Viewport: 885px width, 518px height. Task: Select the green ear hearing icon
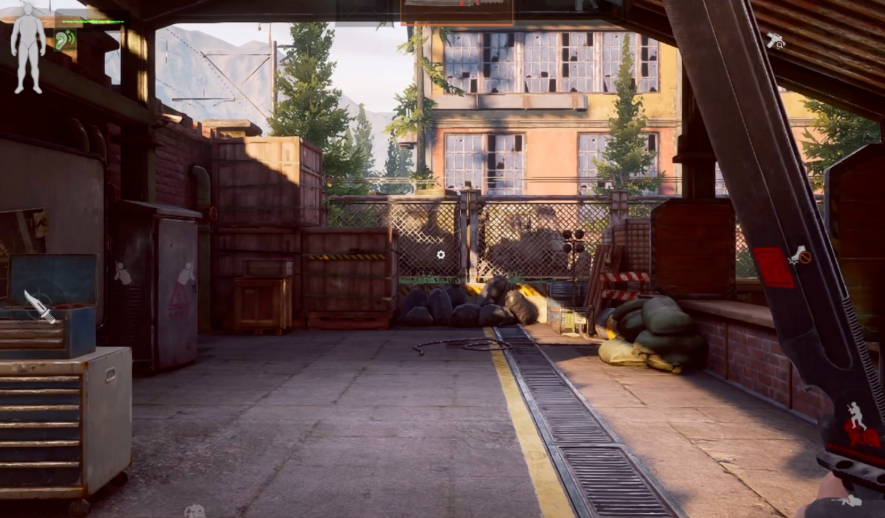click(x=63, y=40)
